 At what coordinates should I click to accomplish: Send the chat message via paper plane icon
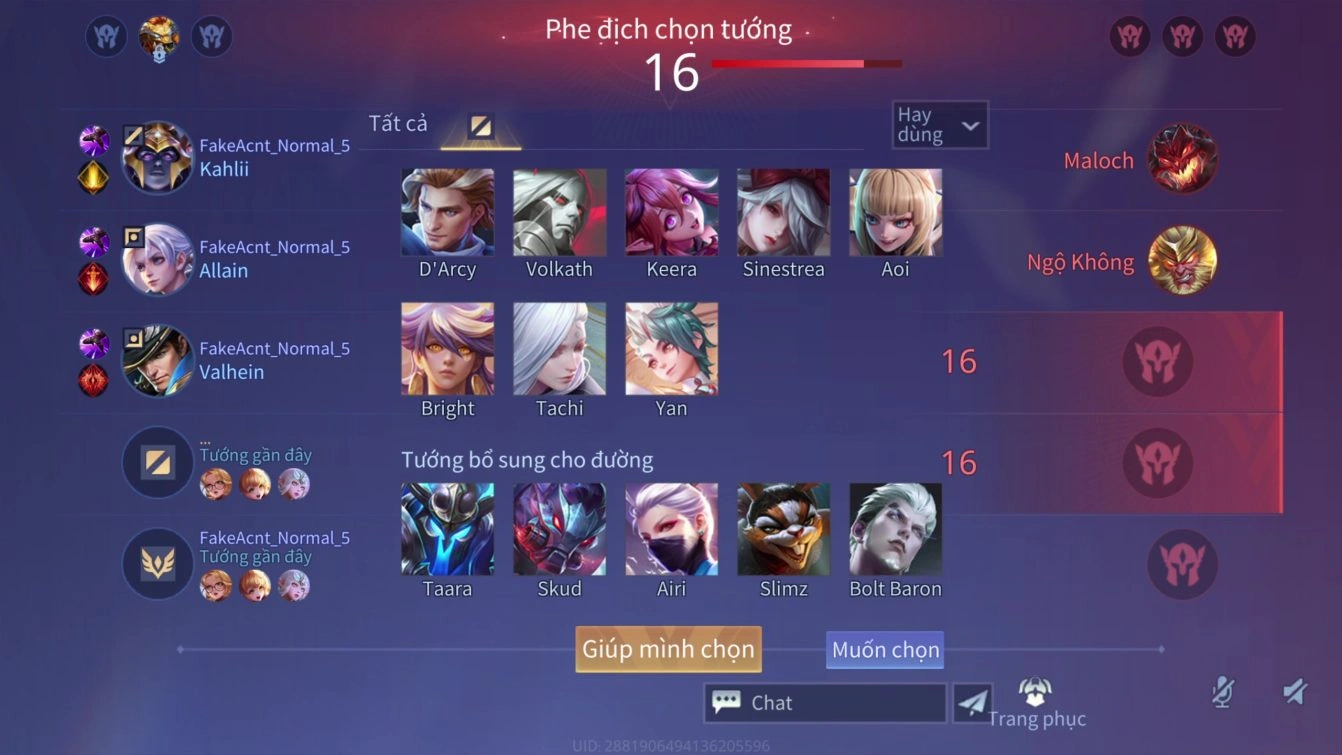point(973,702)
